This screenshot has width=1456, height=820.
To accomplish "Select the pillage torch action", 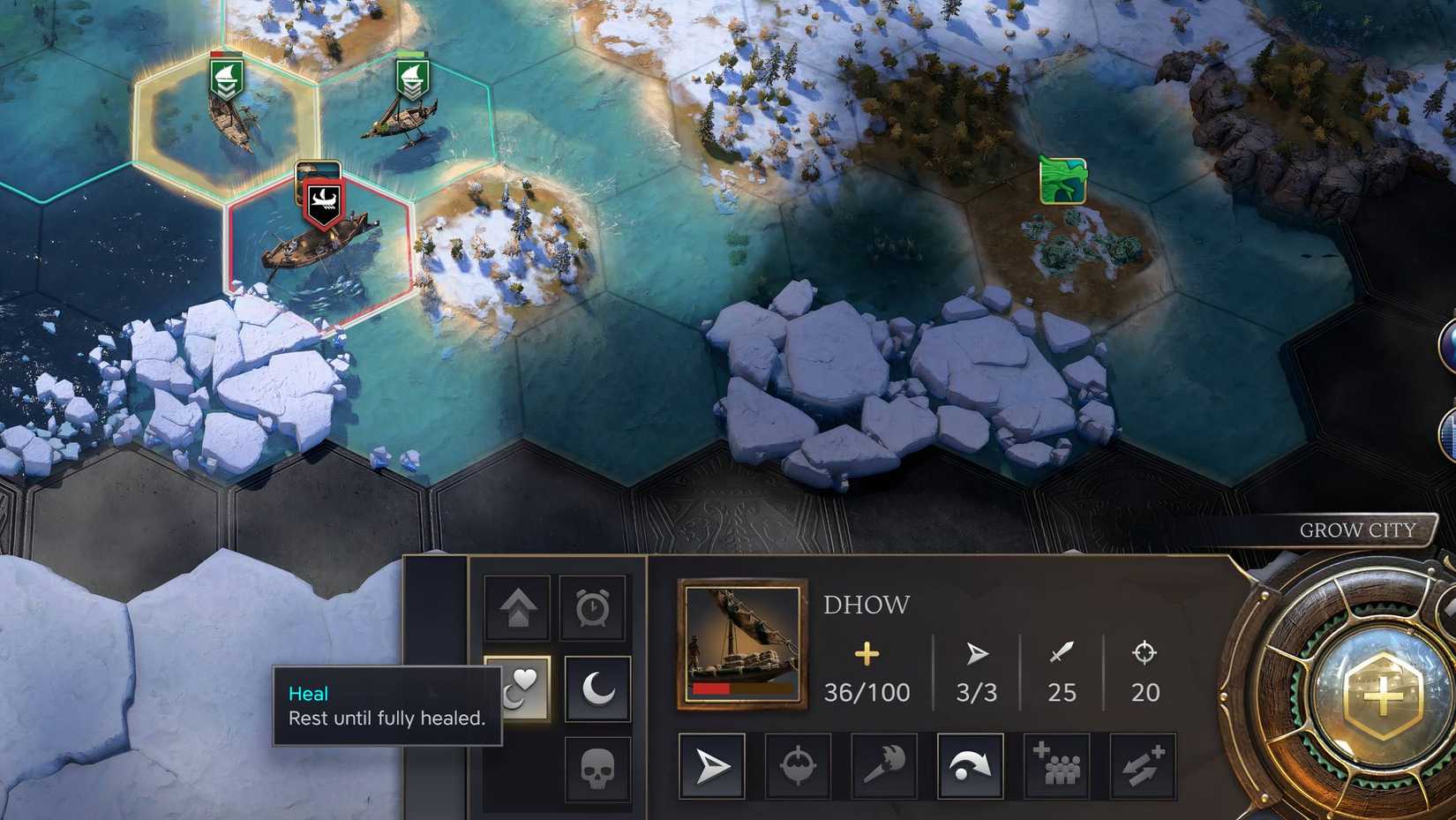I will tap(882, 765).
